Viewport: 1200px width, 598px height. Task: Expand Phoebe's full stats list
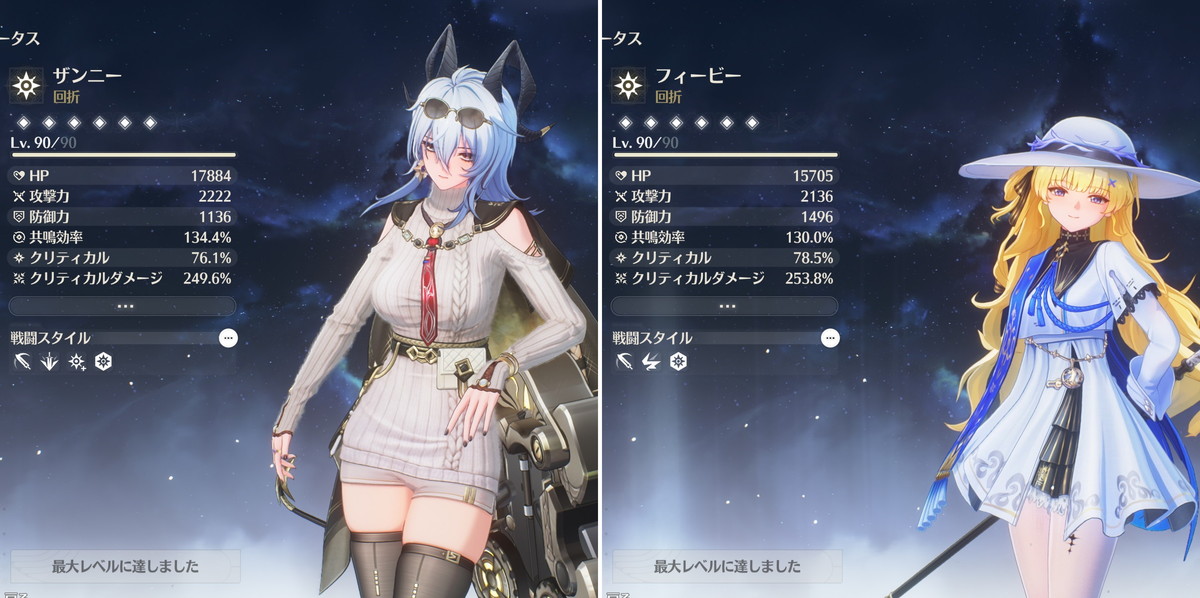726,306
